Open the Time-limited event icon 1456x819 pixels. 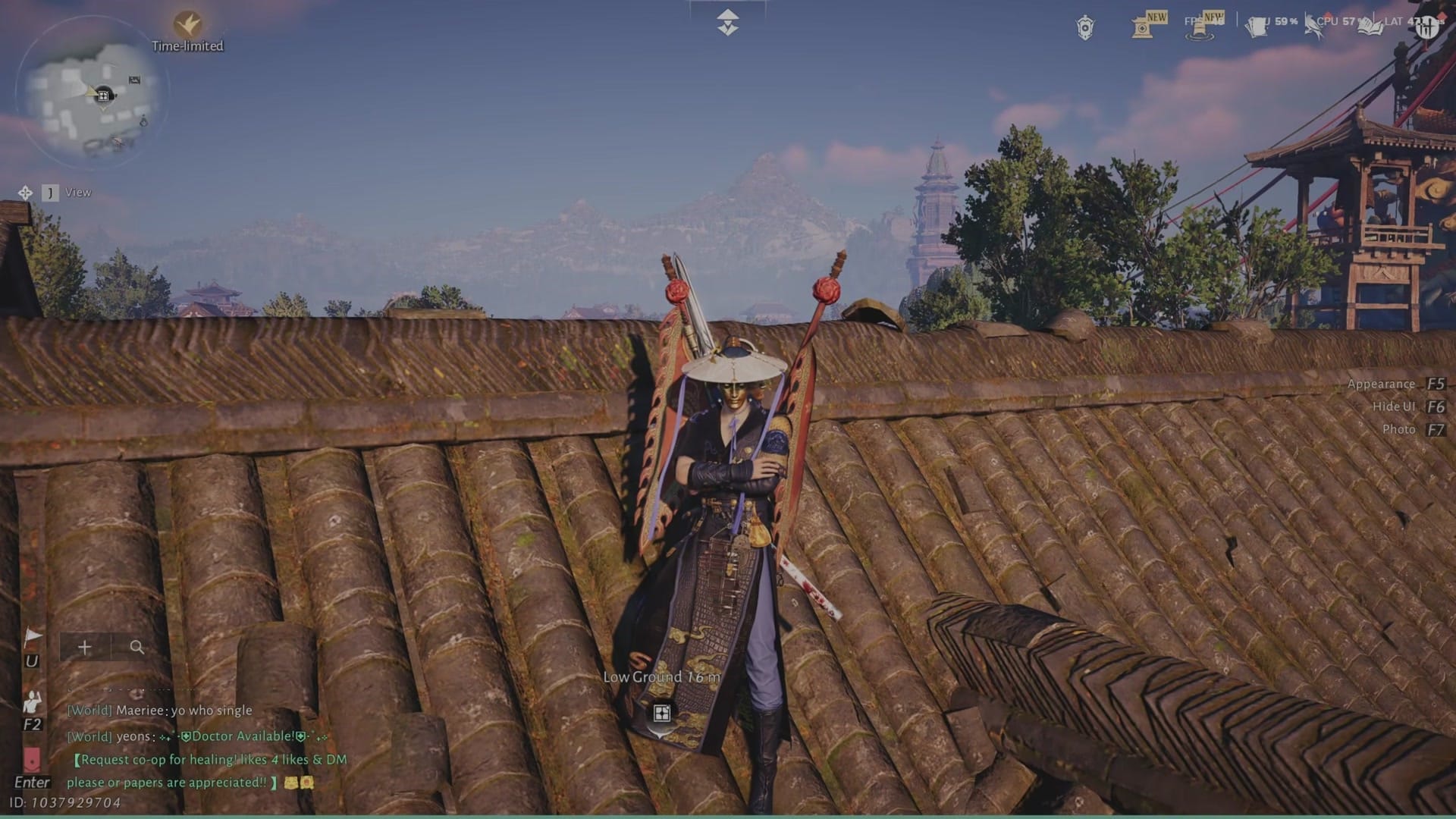pyautogui.click(x=187, y=24)
